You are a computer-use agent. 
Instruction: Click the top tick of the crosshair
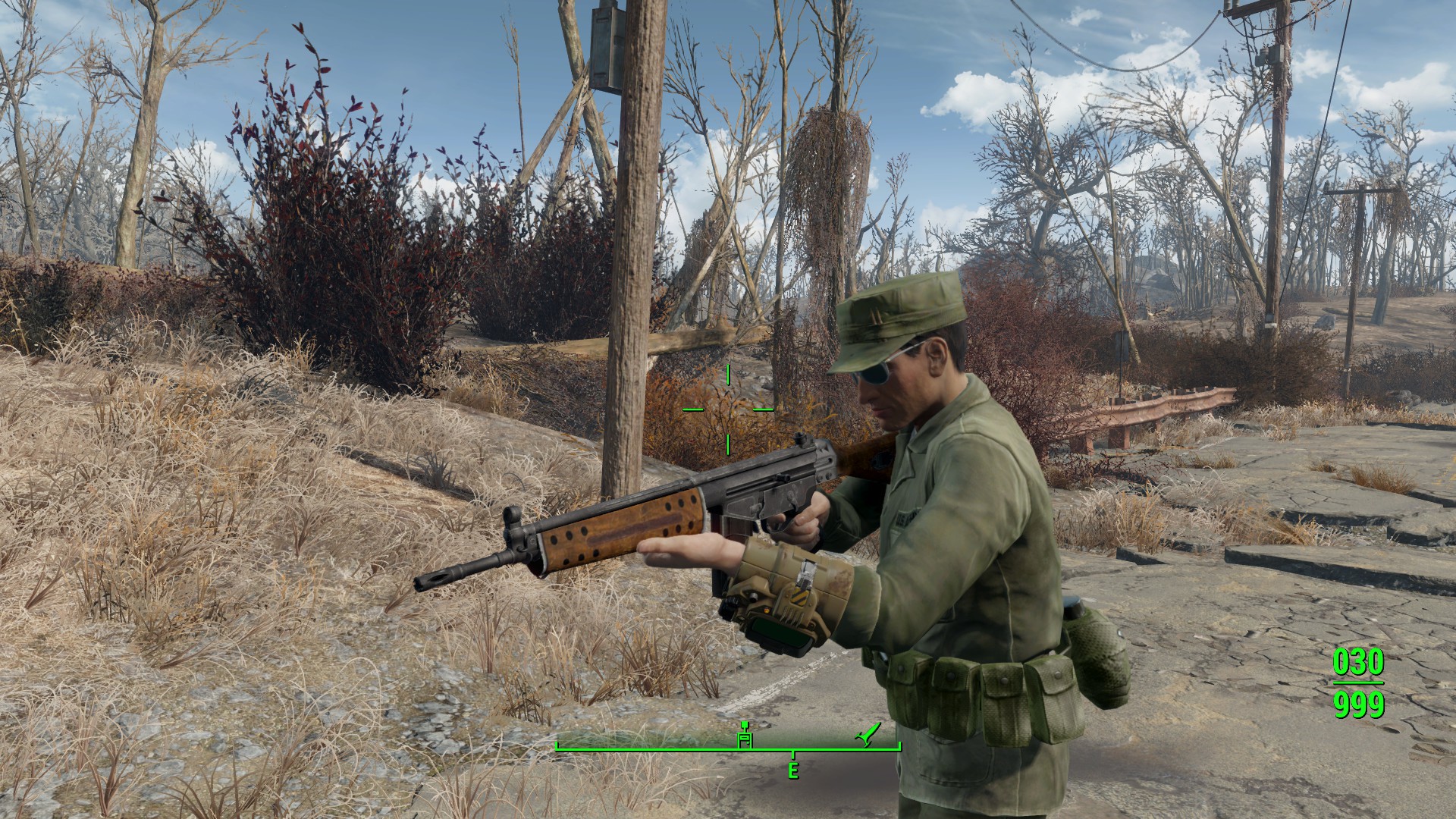(726, 374)
